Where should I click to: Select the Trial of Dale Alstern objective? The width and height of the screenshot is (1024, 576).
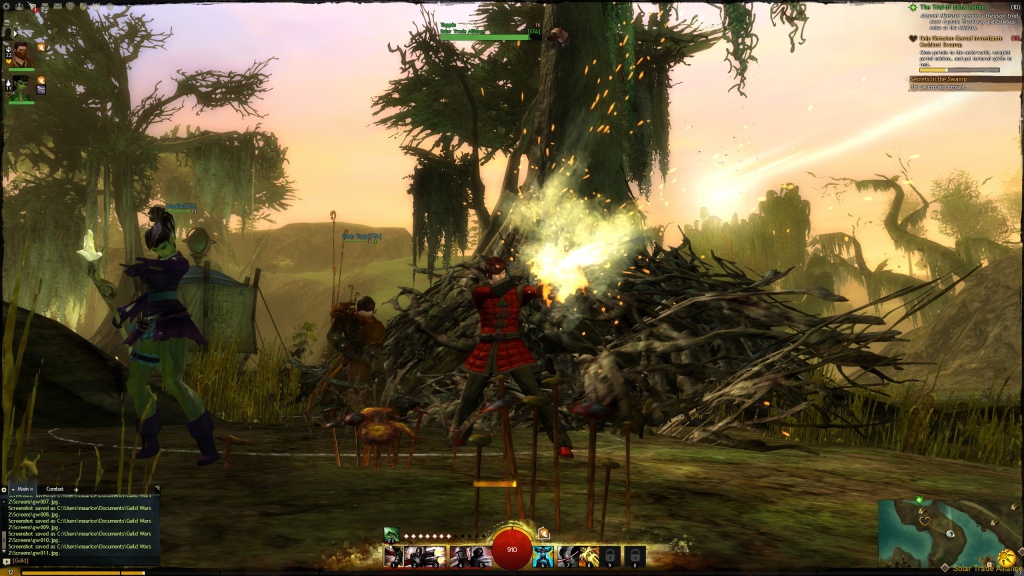[x=958, y=7]
